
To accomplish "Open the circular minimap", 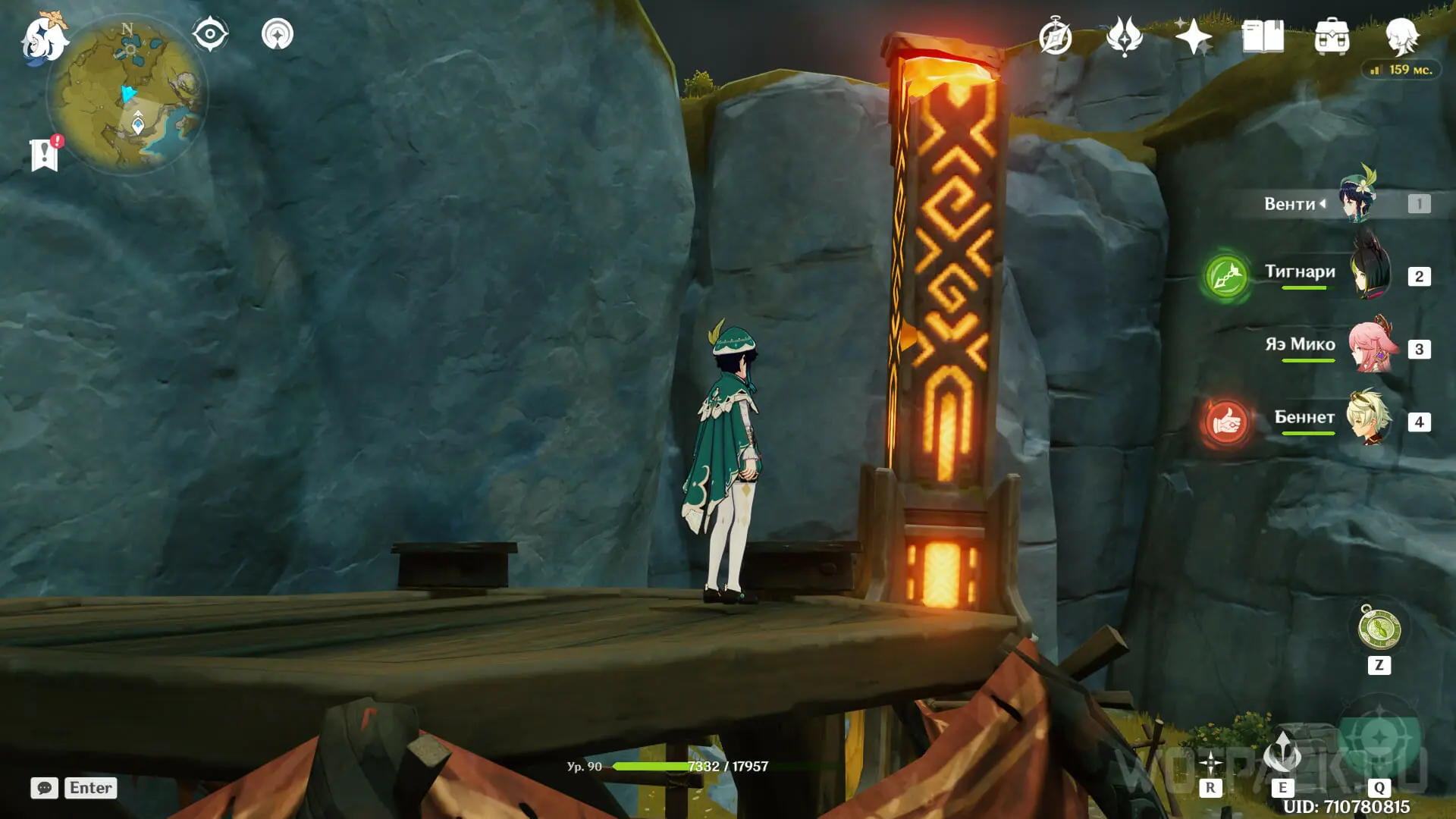I will click(127, 95).
